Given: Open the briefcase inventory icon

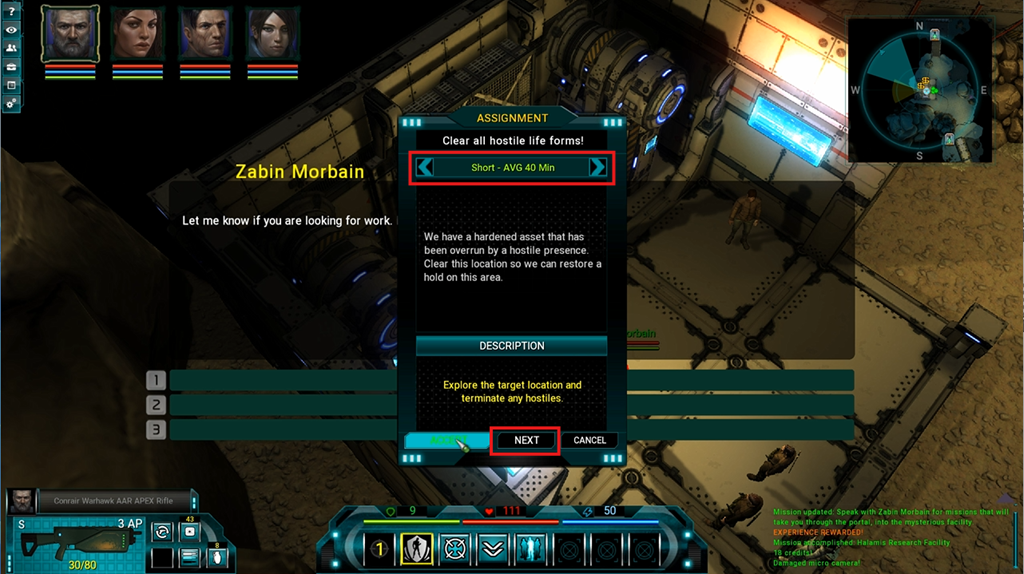Looking at the screenshot, I should coord(11,66).
